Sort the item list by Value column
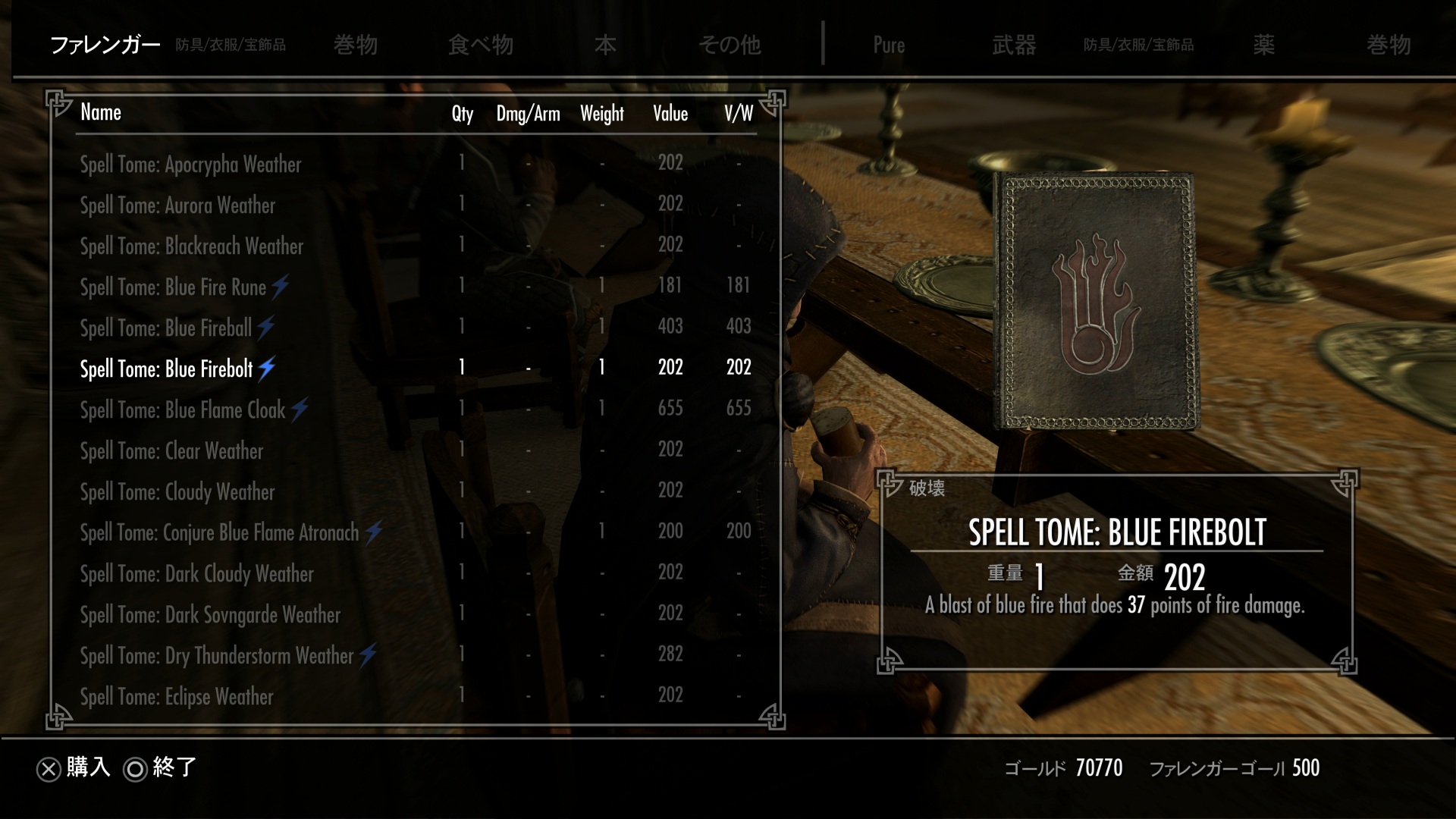Screen dimensions: 1456x819 pyautogui.click(x=670, y=114)
